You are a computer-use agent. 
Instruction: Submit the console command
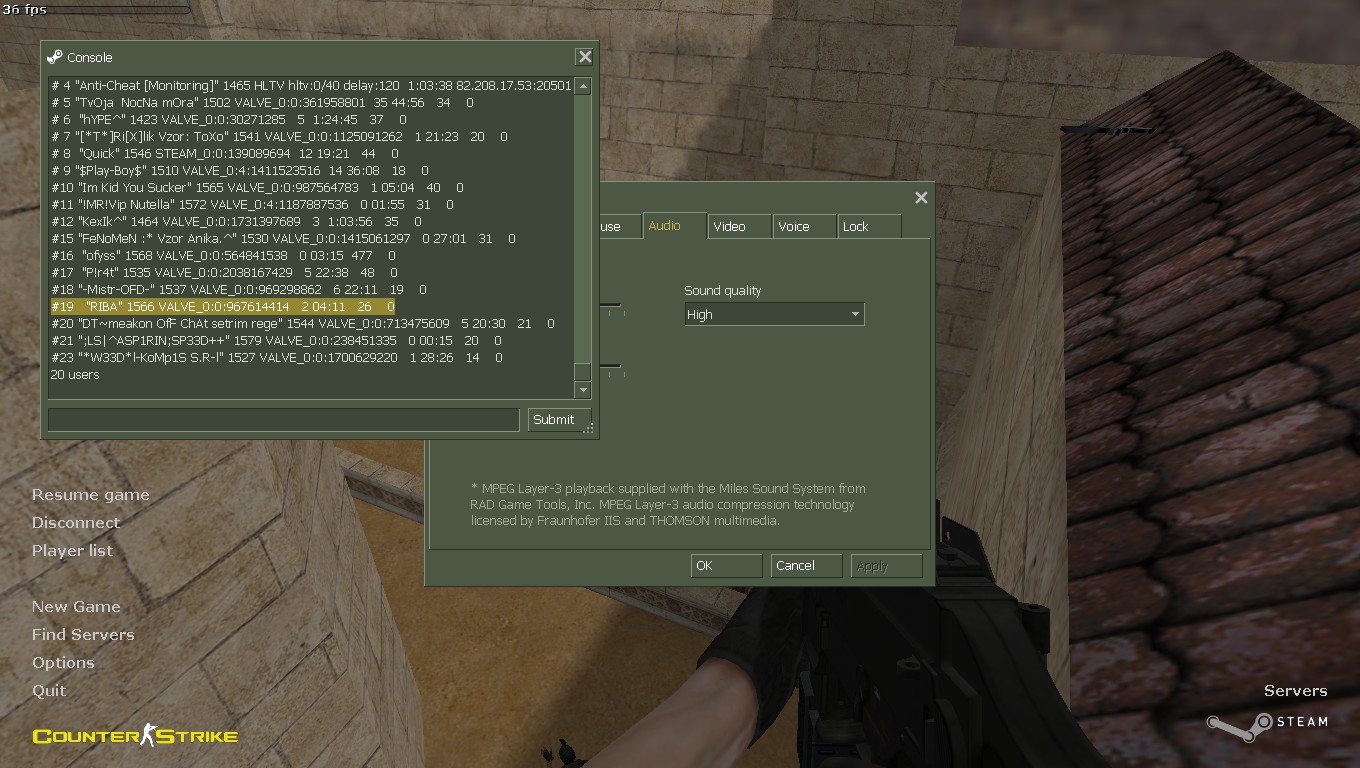553,420
